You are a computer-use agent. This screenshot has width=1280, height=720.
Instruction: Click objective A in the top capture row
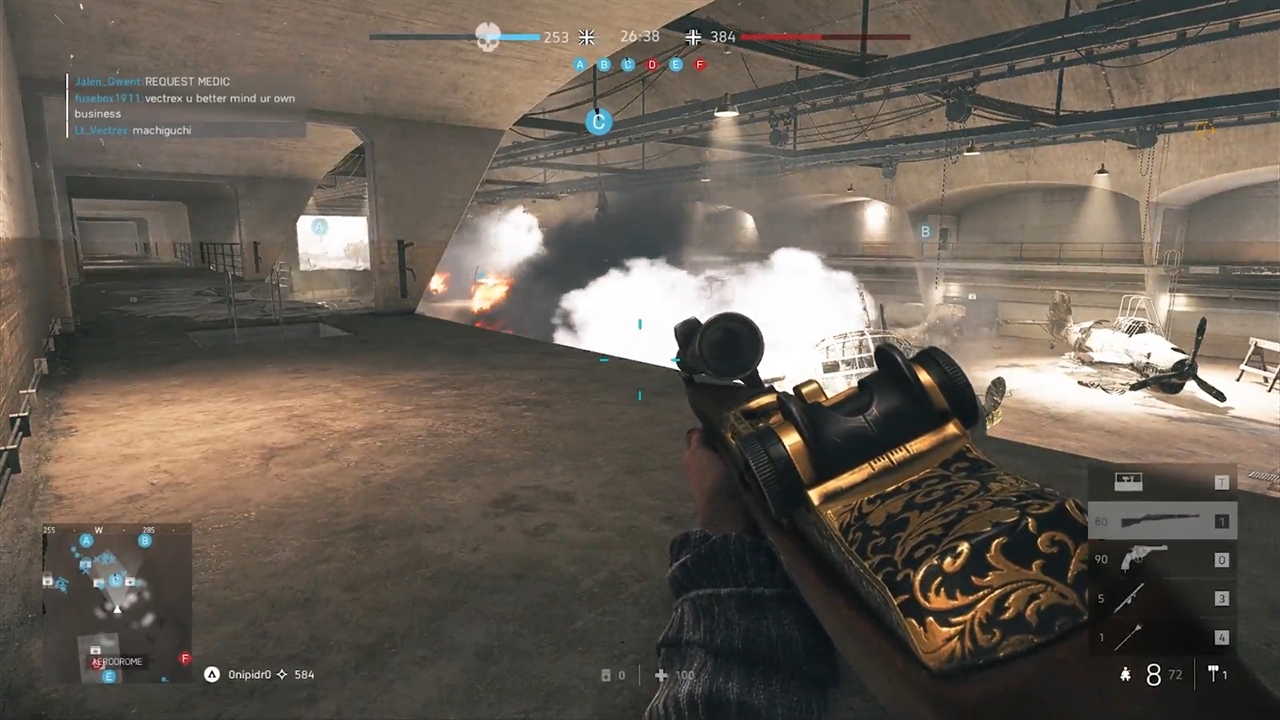(580, 65)
